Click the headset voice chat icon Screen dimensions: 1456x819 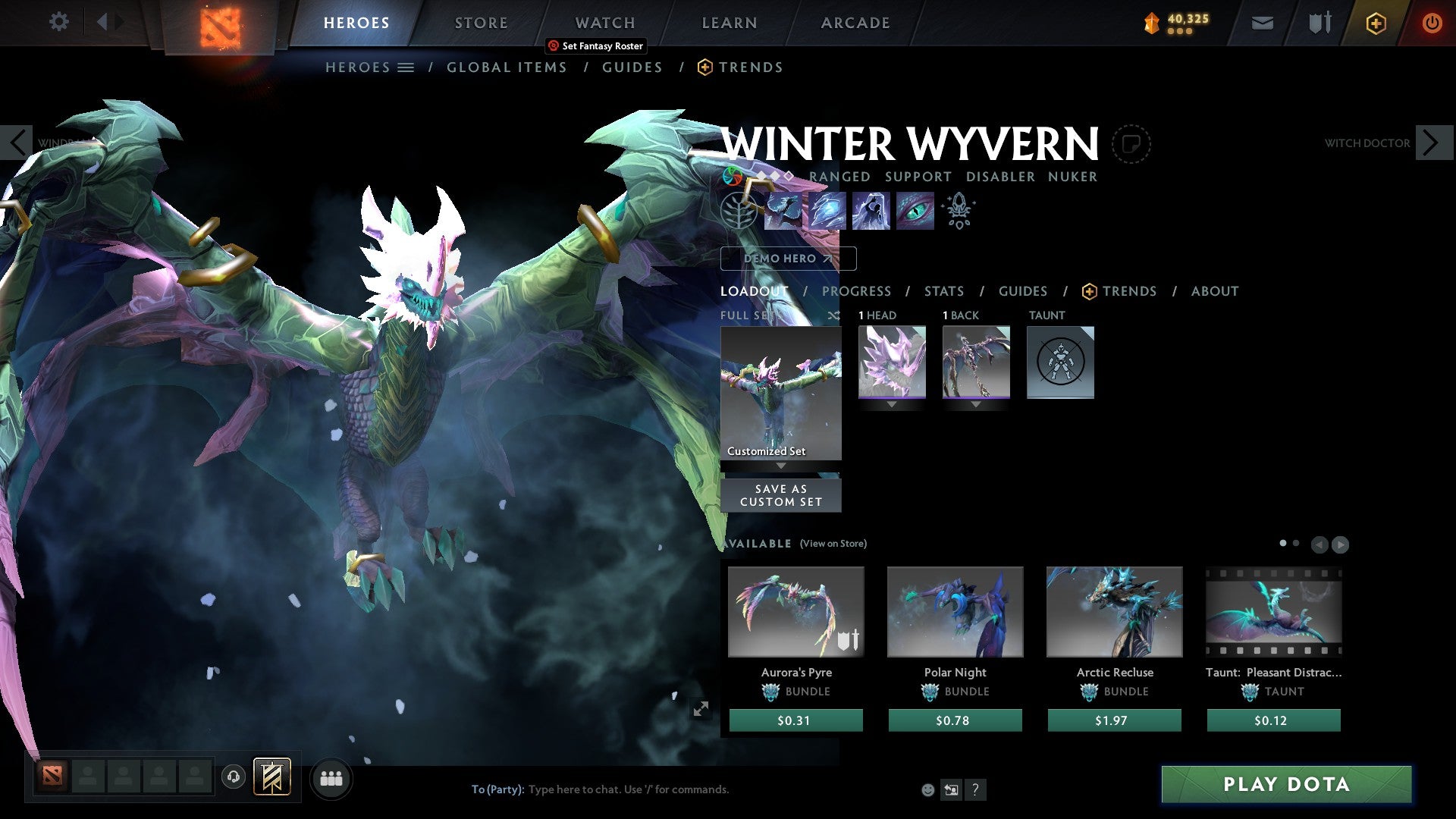234,778
